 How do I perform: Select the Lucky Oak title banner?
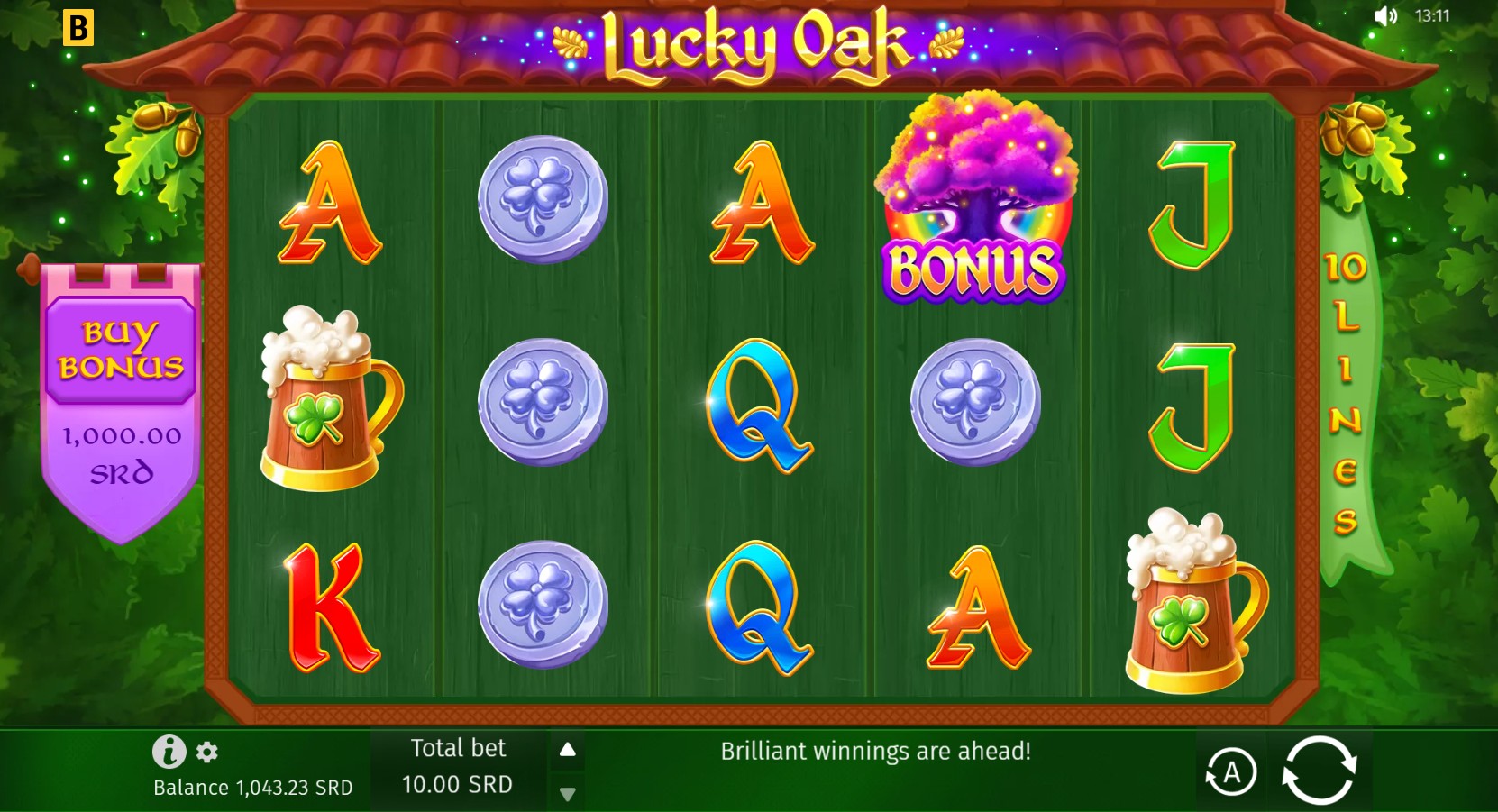pyautogui.click(x=755, y=41)
